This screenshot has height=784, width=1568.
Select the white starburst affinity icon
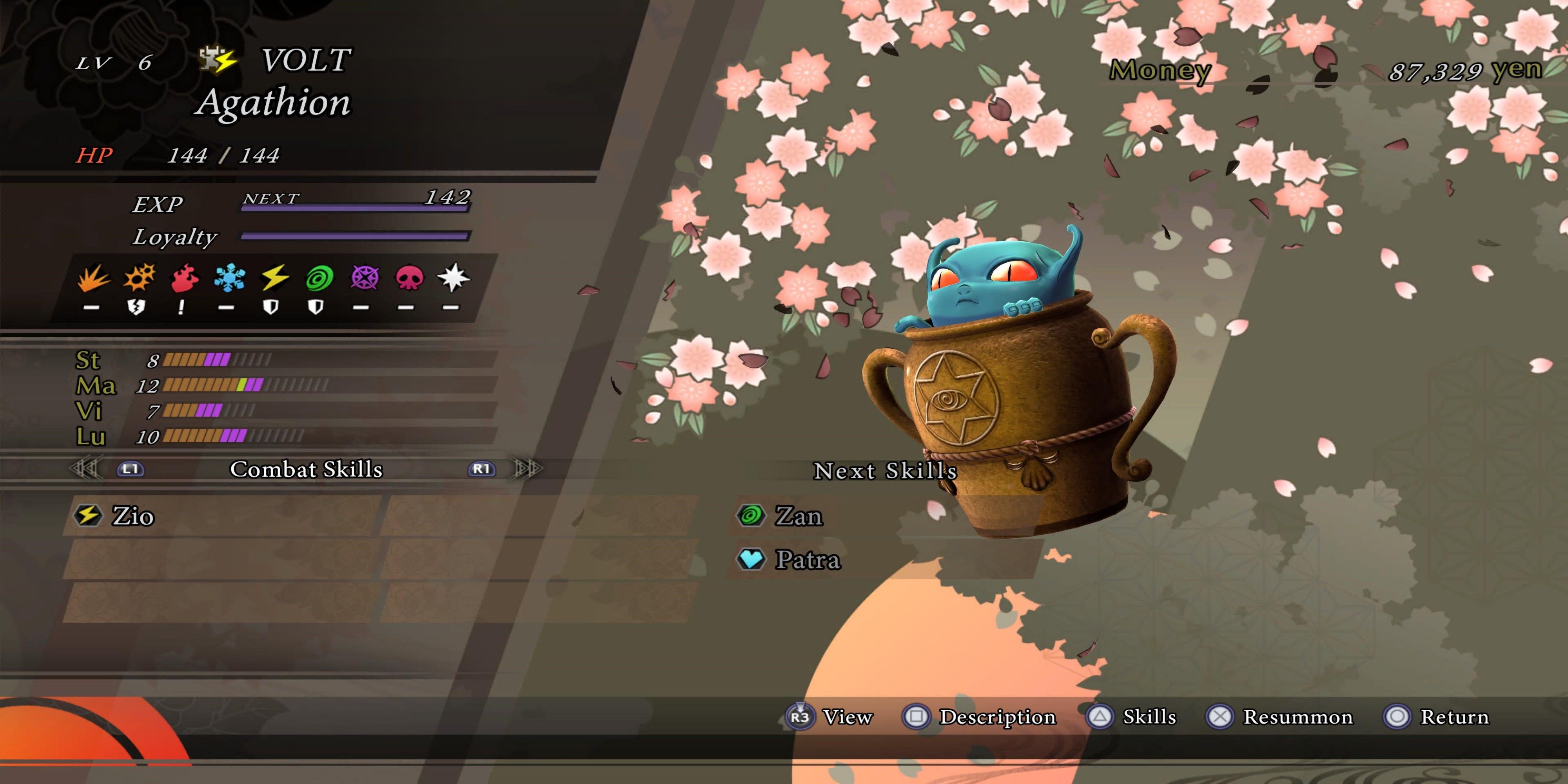click(454, 278)
